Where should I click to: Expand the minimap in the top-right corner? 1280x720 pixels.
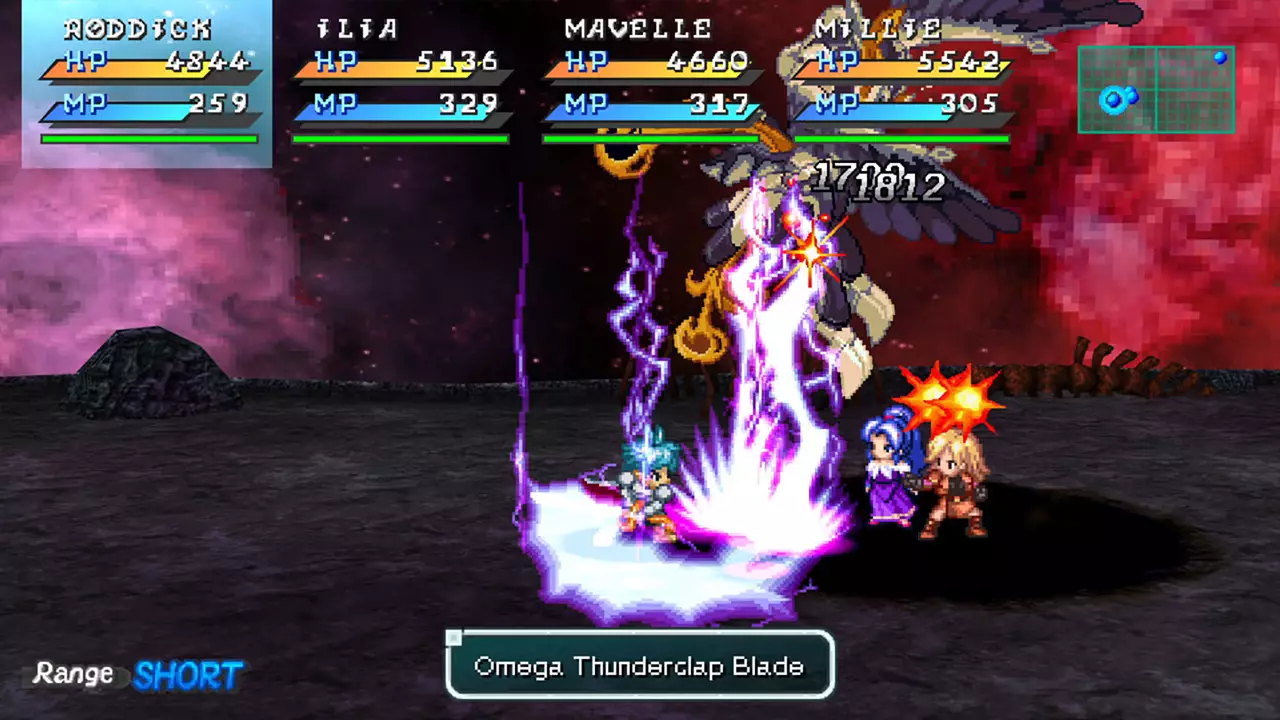pos(1156,90)
